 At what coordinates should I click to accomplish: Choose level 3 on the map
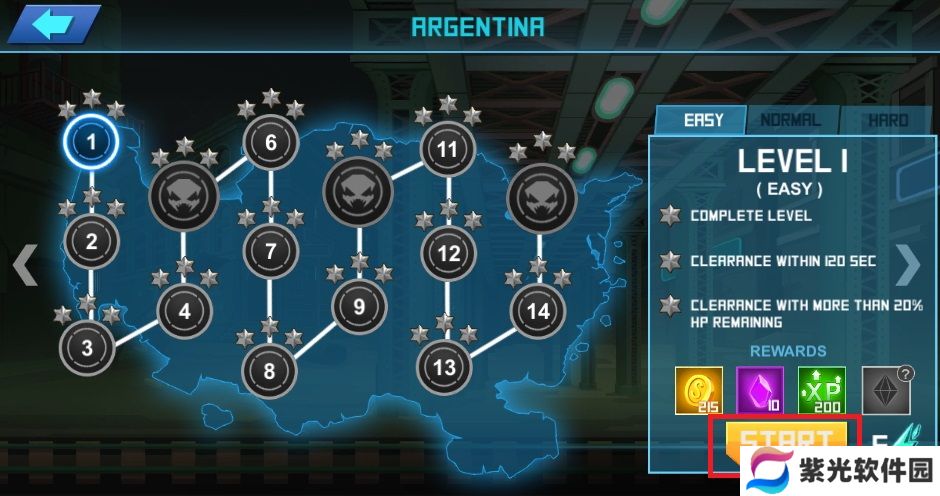pyautogui.click(x=87, y=348)
